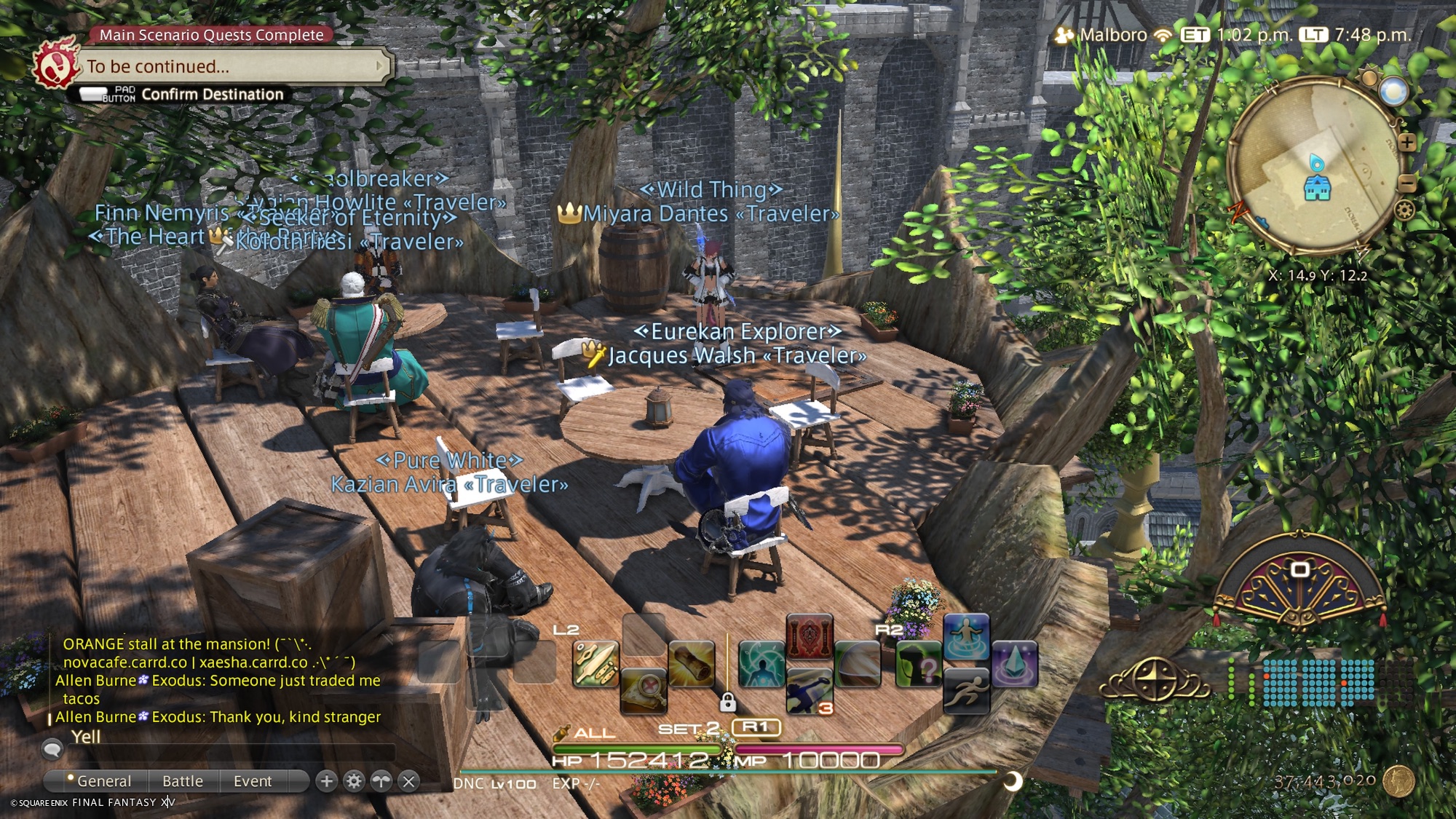Image resolution: width=1456 pixels, height=819 pixels.
Task: Switch to the Battle chat tab
Action: (182, 781)
